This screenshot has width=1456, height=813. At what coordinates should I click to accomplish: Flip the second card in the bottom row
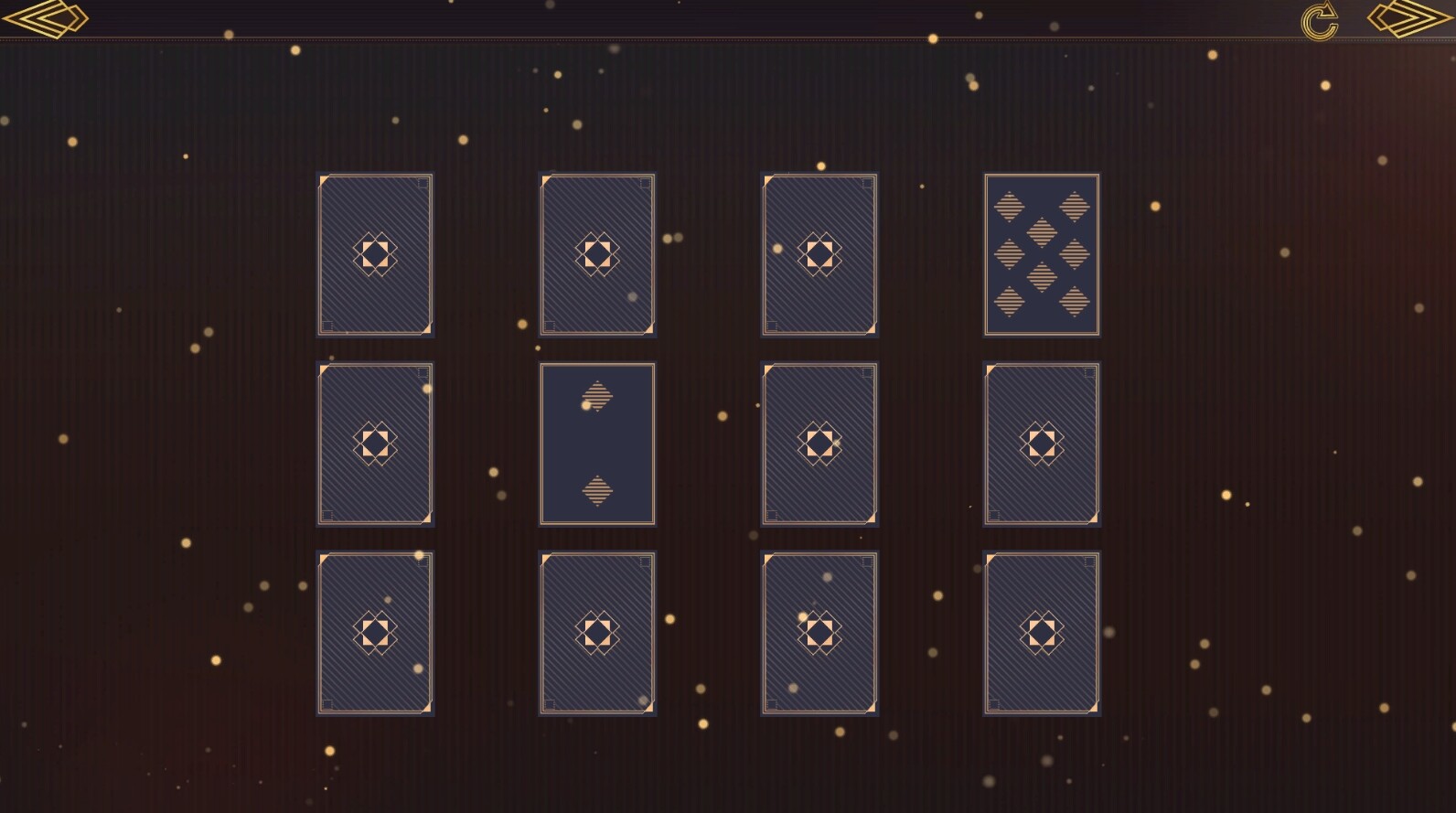pos(598,631)
